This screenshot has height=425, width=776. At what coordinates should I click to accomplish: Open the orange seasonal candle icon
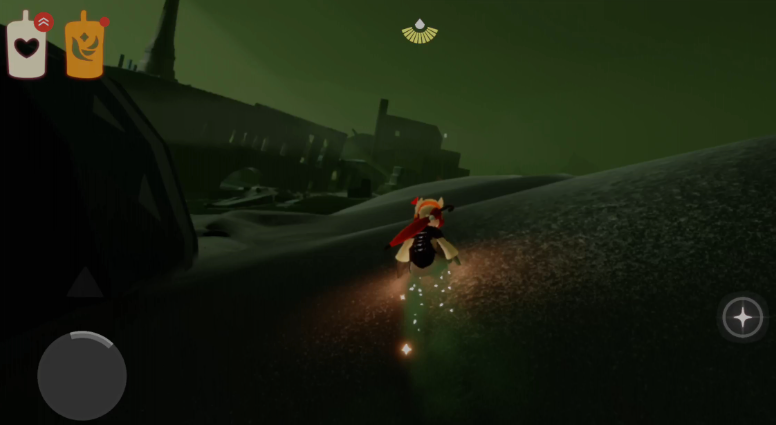85,47
